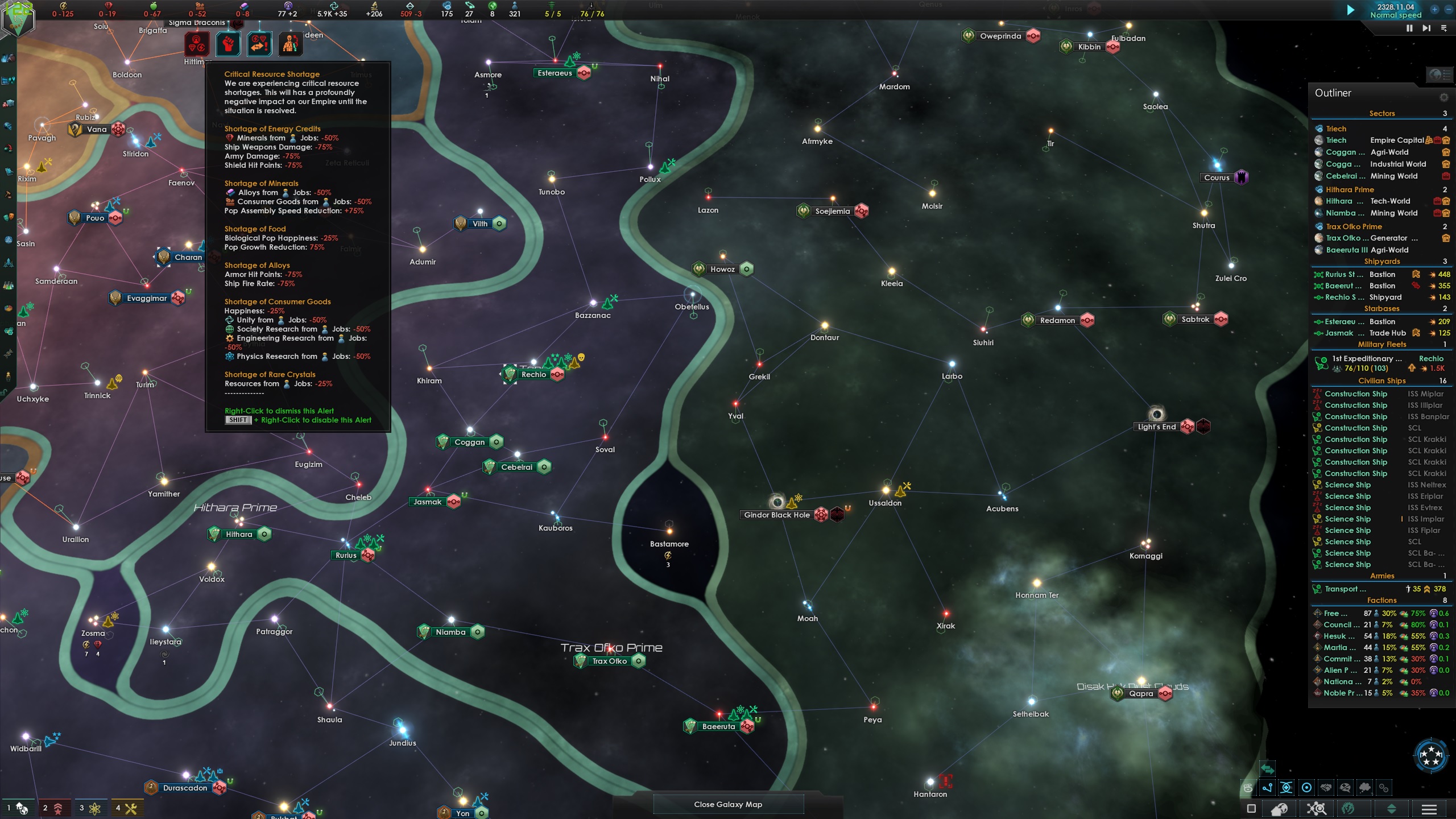This screenshot has width=1456, height=819.
Task: Open the Critical Resource Shortage alert icon
Action: (x=197, y=44)
